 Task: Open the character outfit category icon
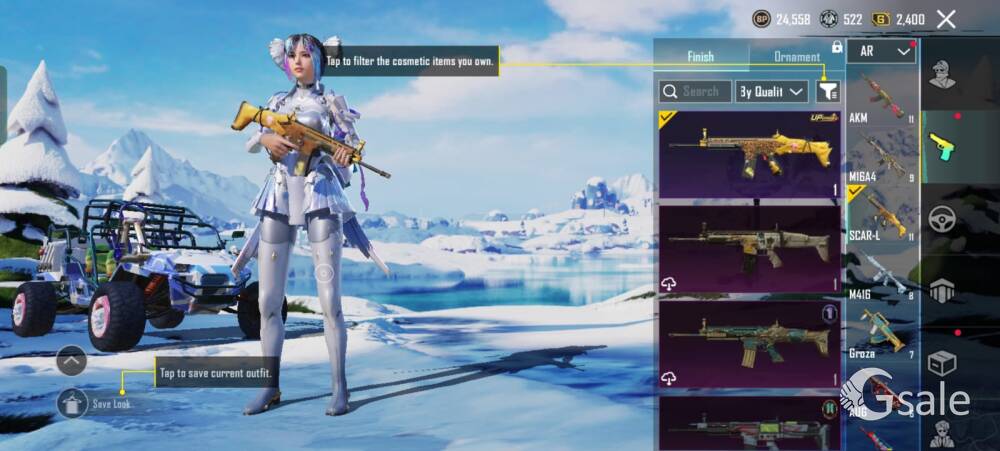coord(941,76)
